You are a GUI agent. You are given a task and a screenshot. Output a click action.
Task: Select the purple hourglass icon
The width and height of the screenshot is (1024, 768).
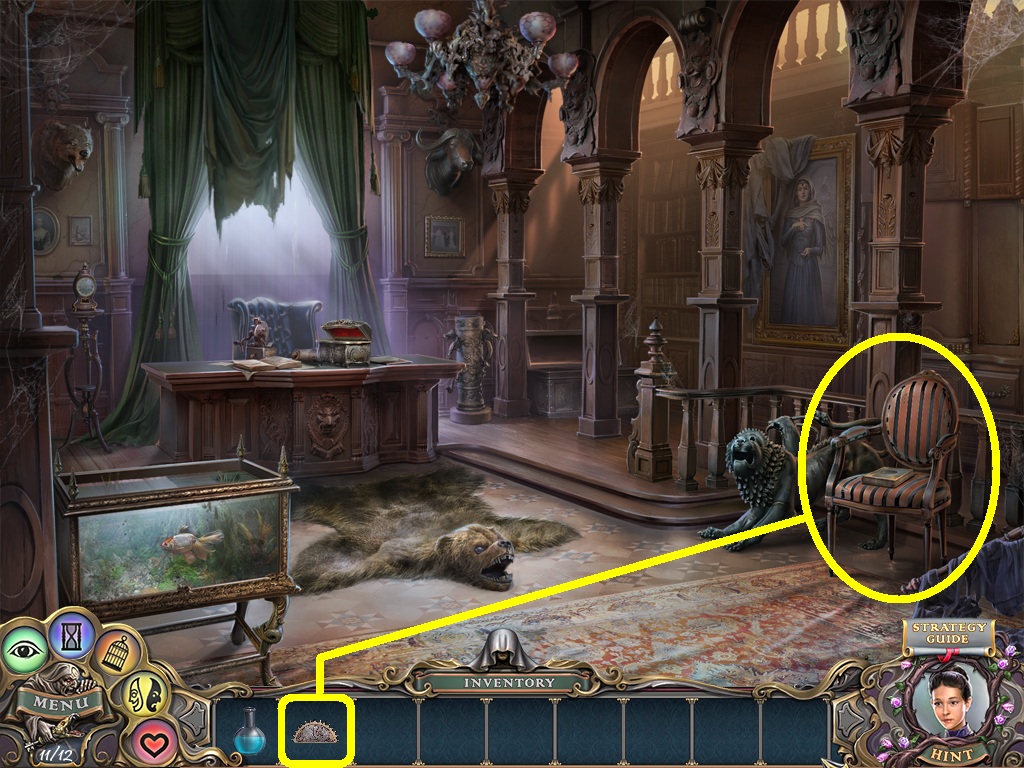(71, 633)
